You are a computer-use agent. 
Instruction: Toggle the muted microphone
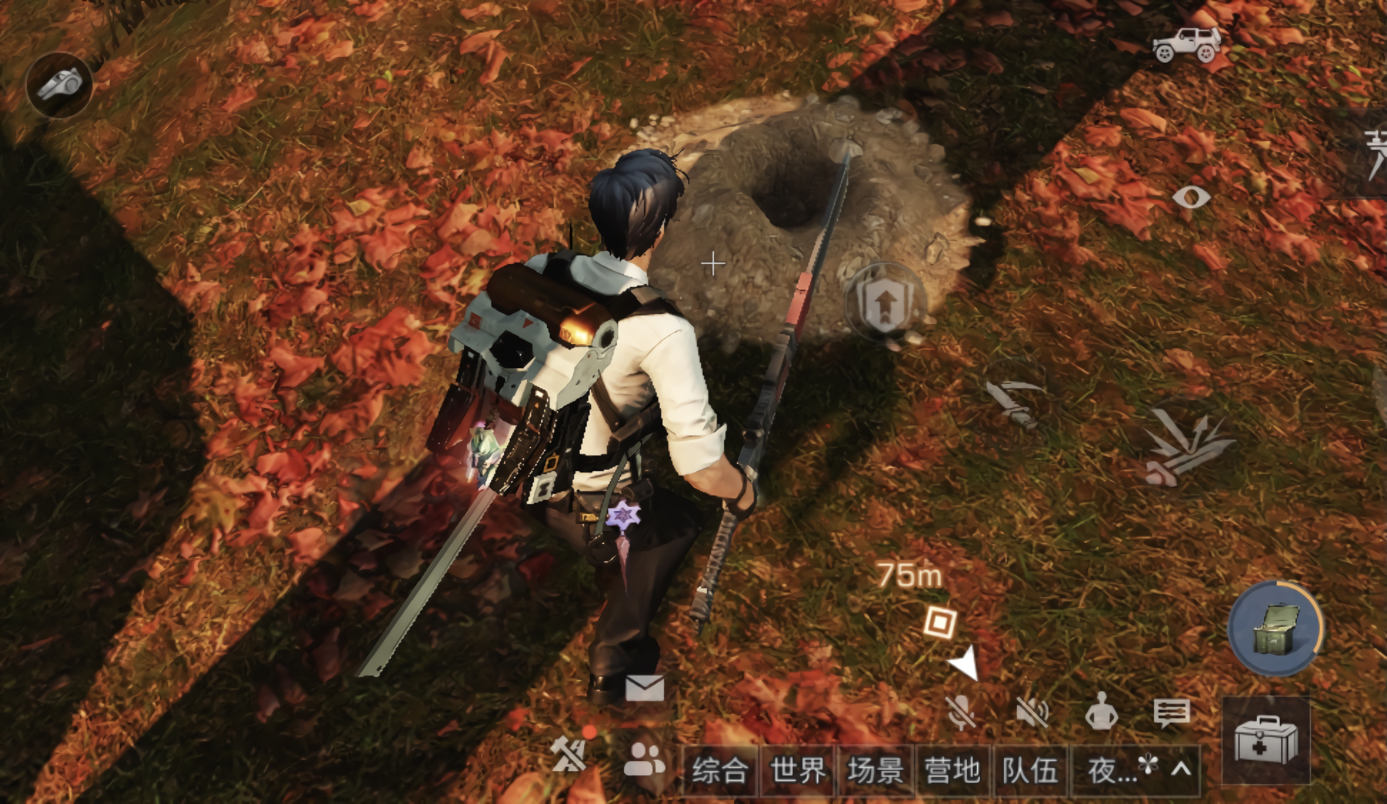point(961,712)
